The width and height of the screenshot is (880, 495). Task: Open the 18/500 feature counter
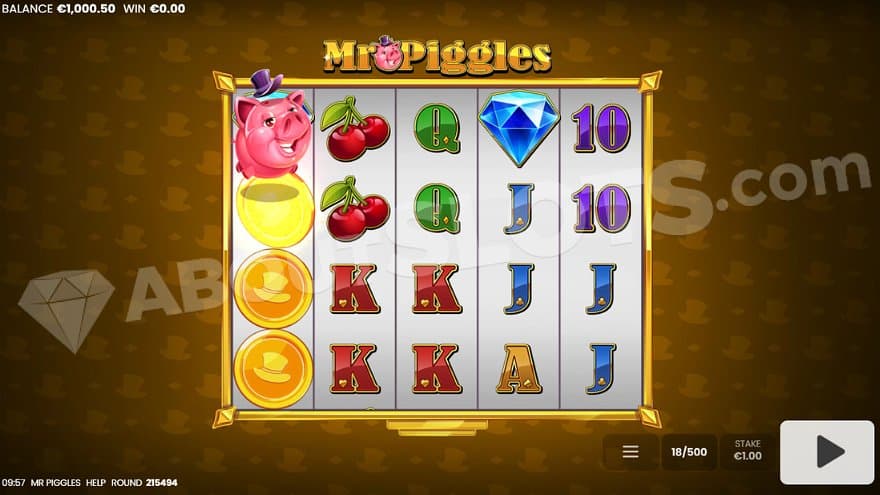pyautogui.click(x=689, y=452)
